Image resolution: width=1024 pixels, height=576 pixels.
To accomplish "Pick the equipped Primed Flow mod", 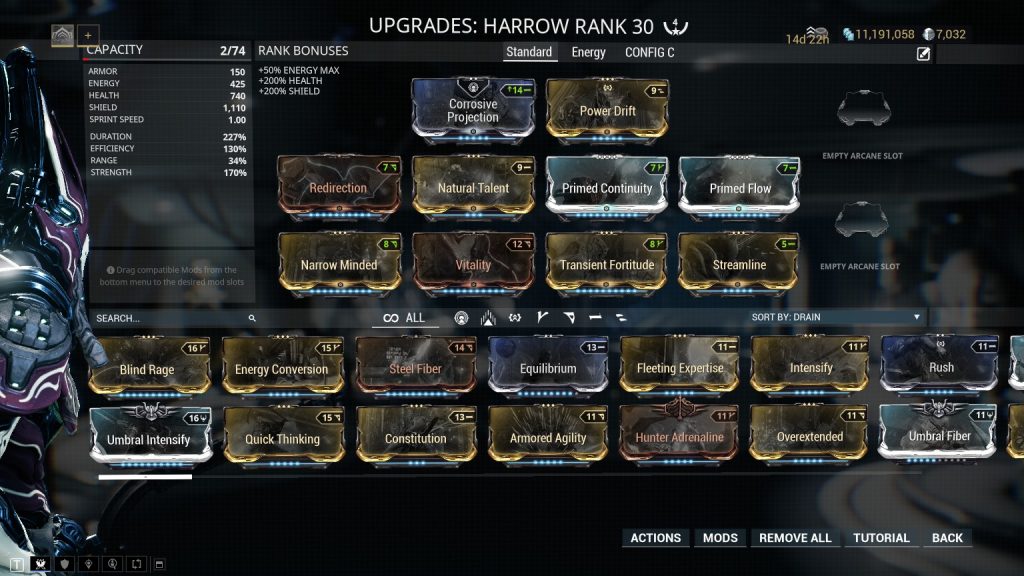I will point(740,188).
